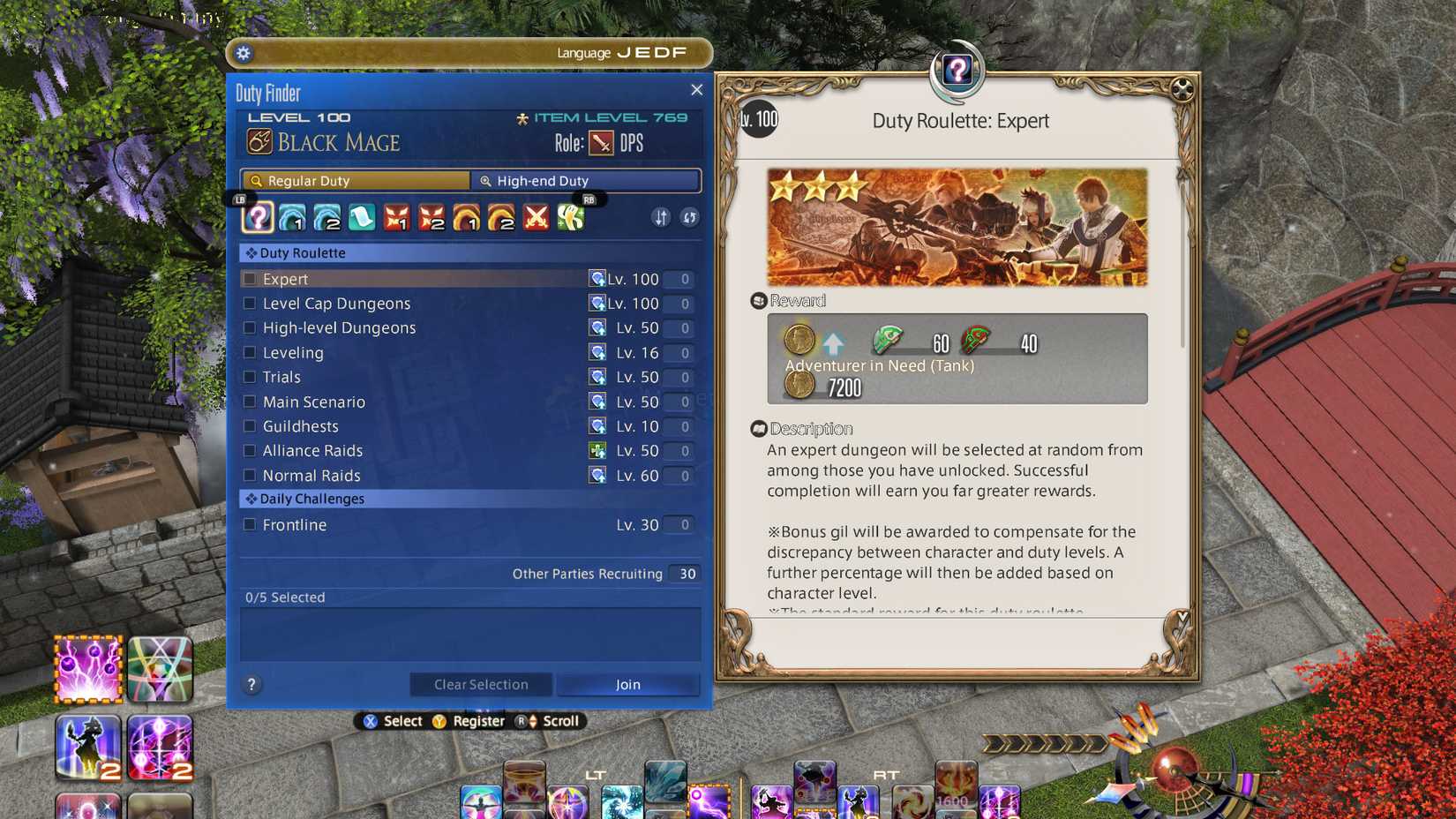Enable the Expert roulette checkbox

click(x=249, y=278)
